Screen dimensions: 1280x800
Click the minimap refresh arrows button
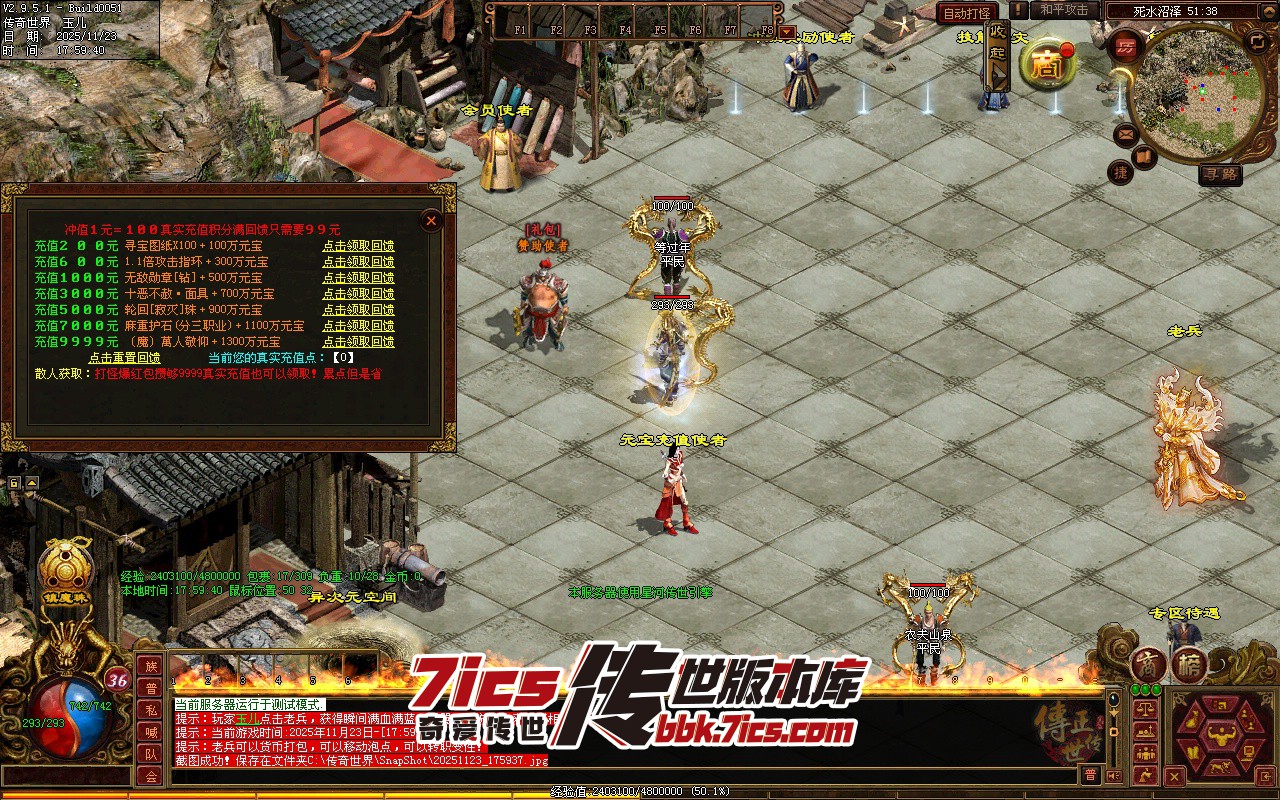(x=1257, y=42)
